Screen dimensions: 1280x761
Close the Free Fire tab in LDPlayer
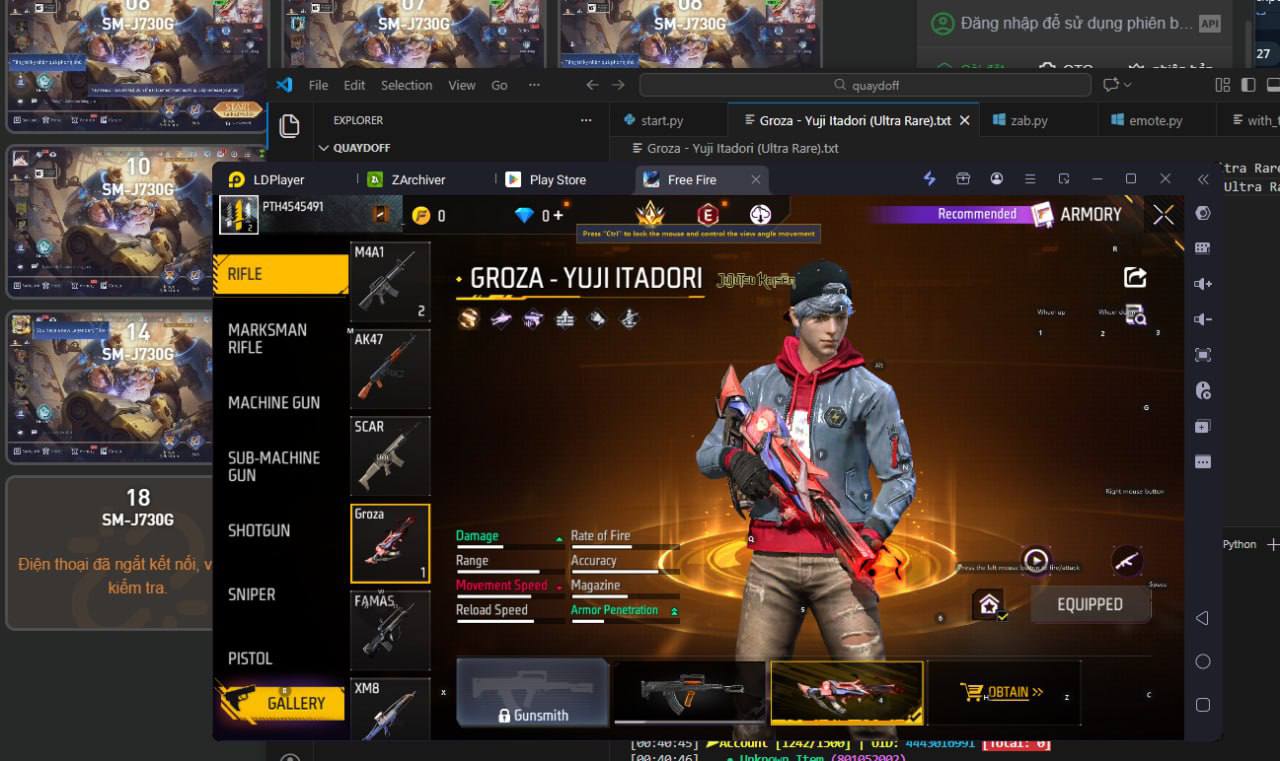[x=756, y=180]
